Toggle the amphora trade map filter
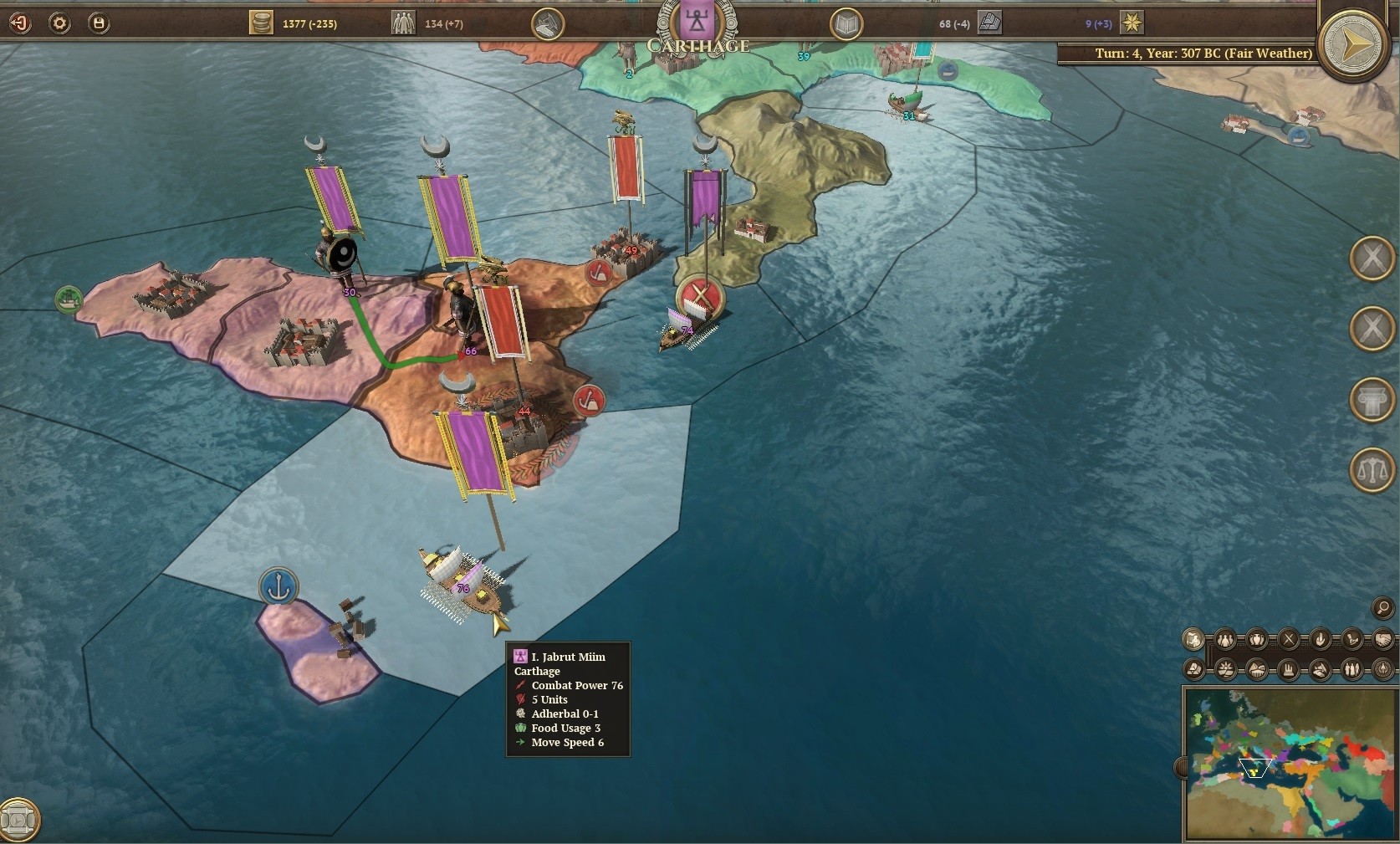Image resolution: width=1400 pixels, height=844 pixels. point(1256,640)
